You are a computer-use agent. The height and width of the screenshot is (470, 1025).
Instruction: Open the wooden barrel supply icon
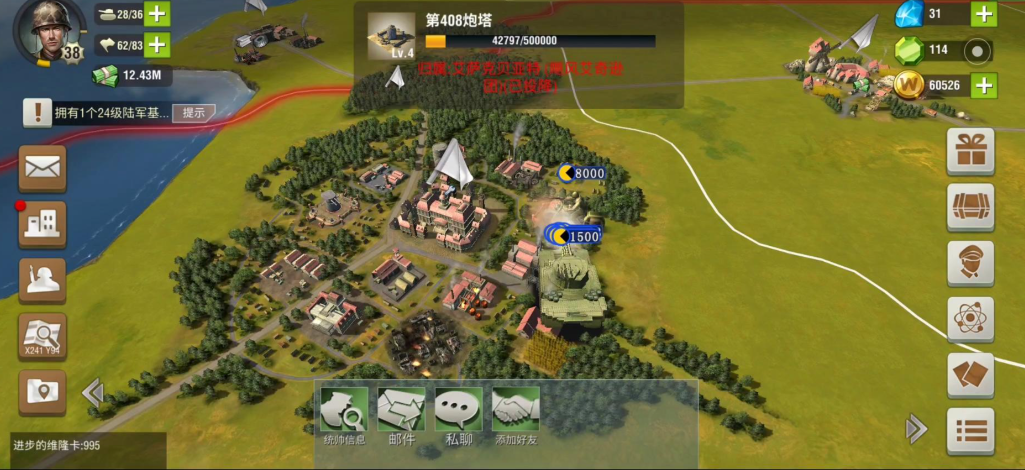[x=970, y=208]
